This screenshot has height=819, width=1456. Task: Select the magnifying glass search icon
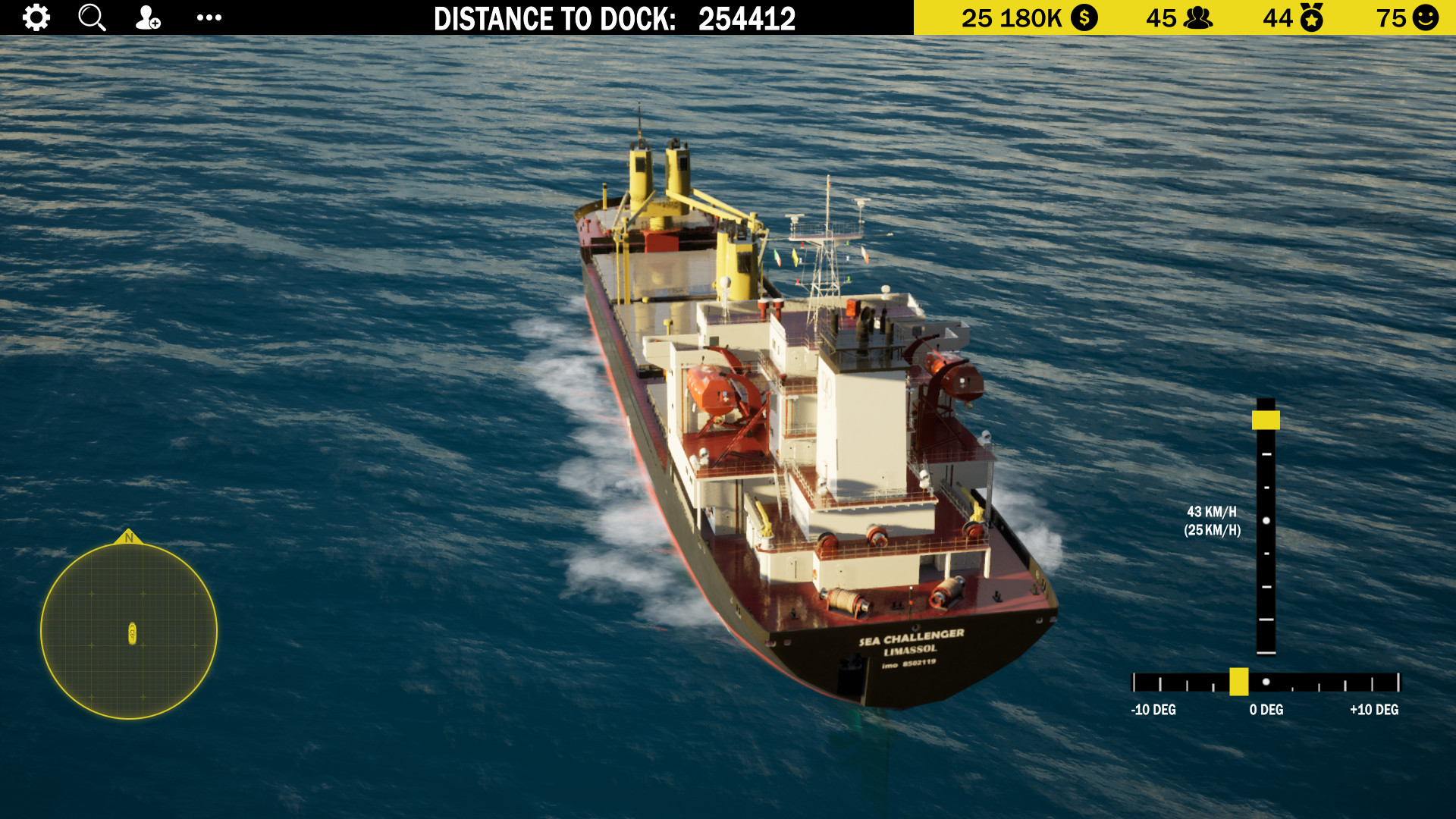click(x=92, y=17)
